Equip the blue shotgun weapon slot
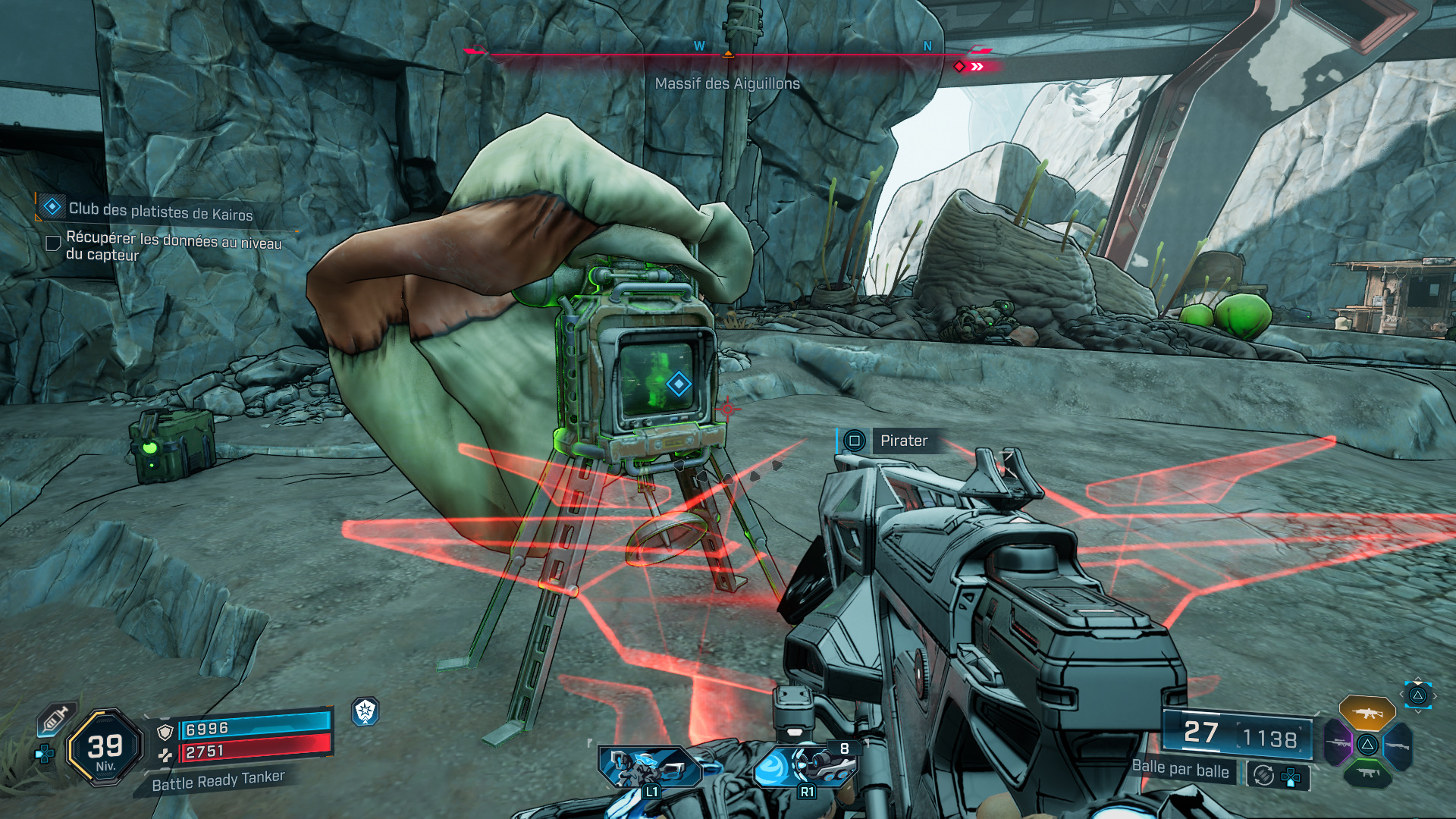The width and height of the screenshot is (1456, 819). (x=1397, y=745)
